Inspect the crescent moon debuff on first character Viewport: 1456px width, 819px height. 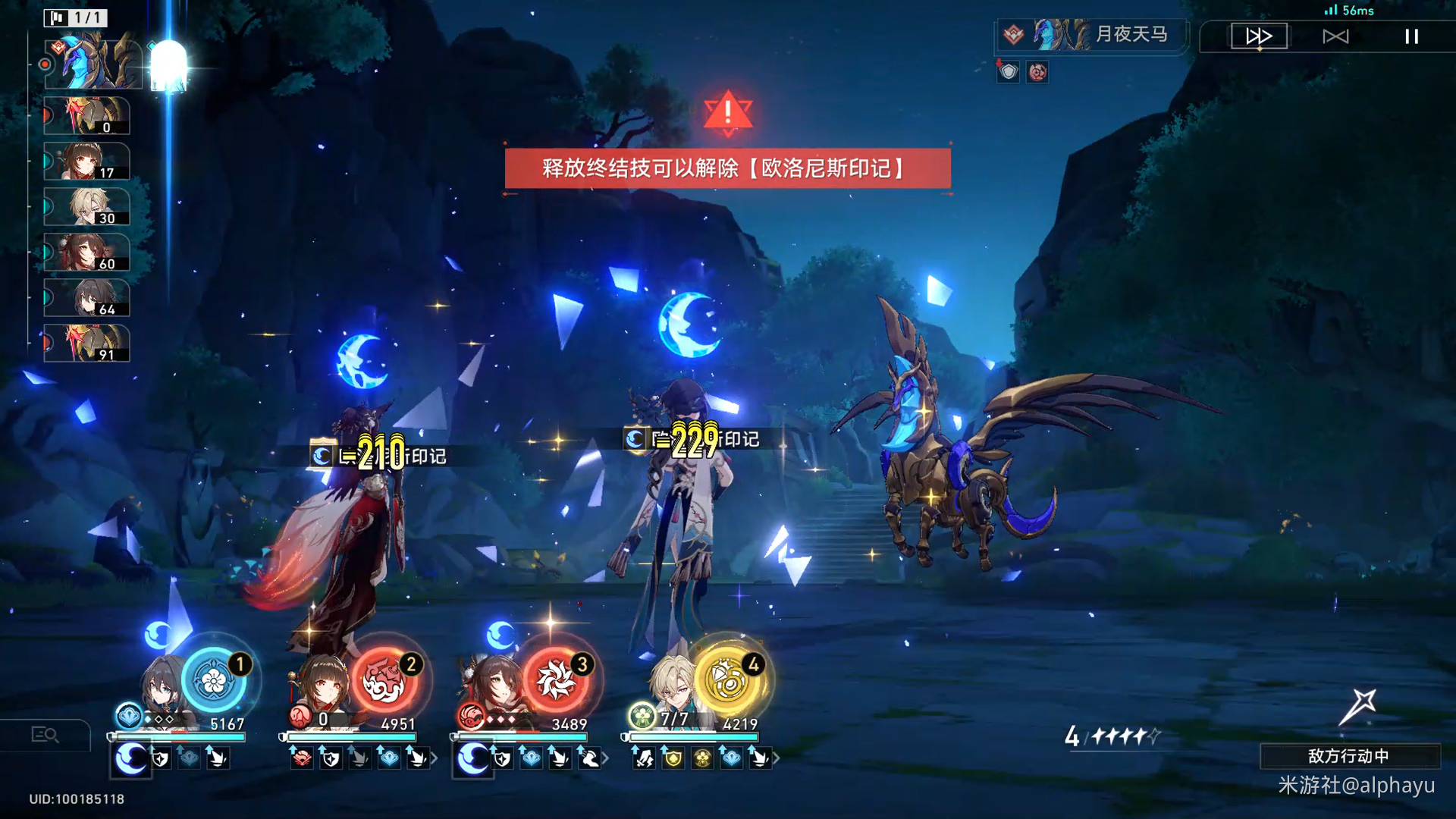(x=130, y=758)
